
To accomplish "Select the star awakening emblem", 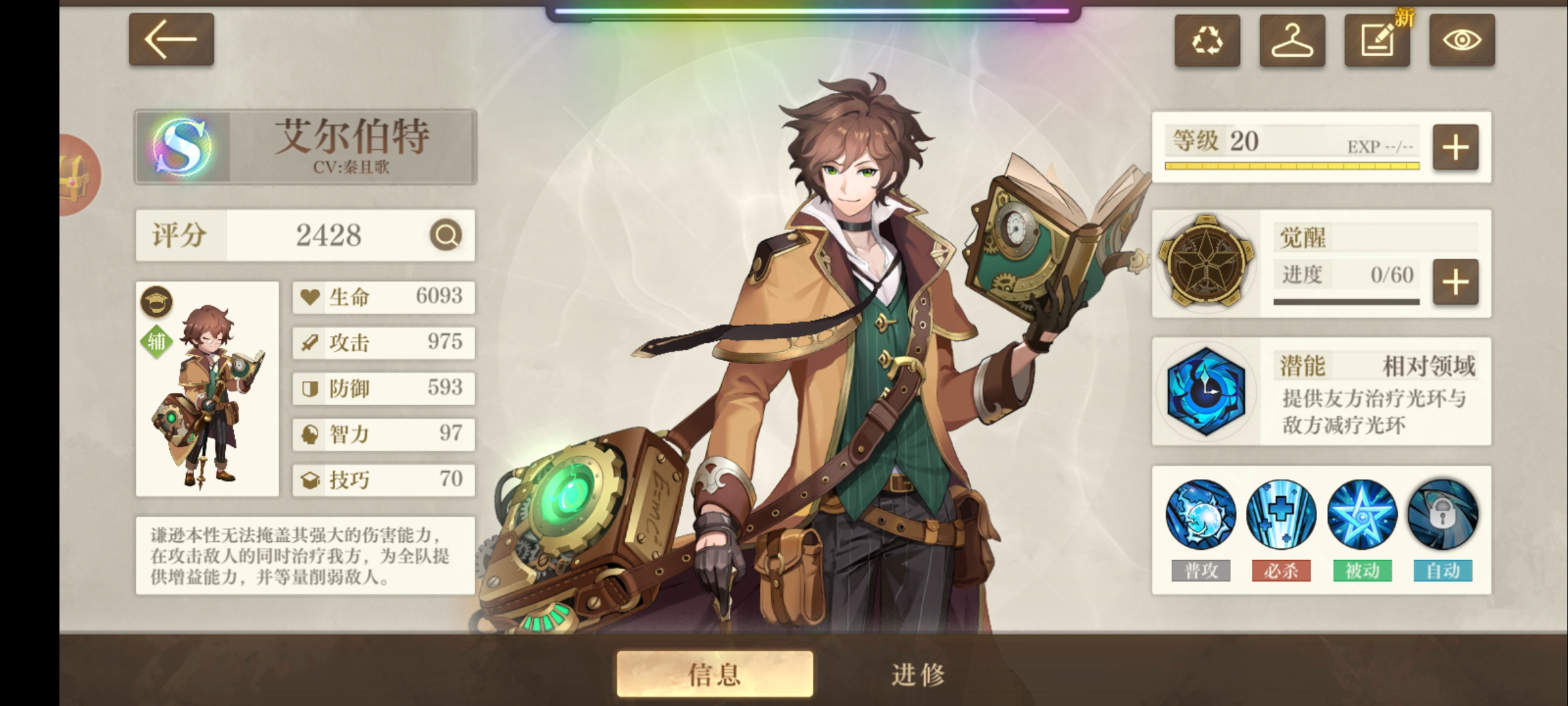I will [1205, 261].
